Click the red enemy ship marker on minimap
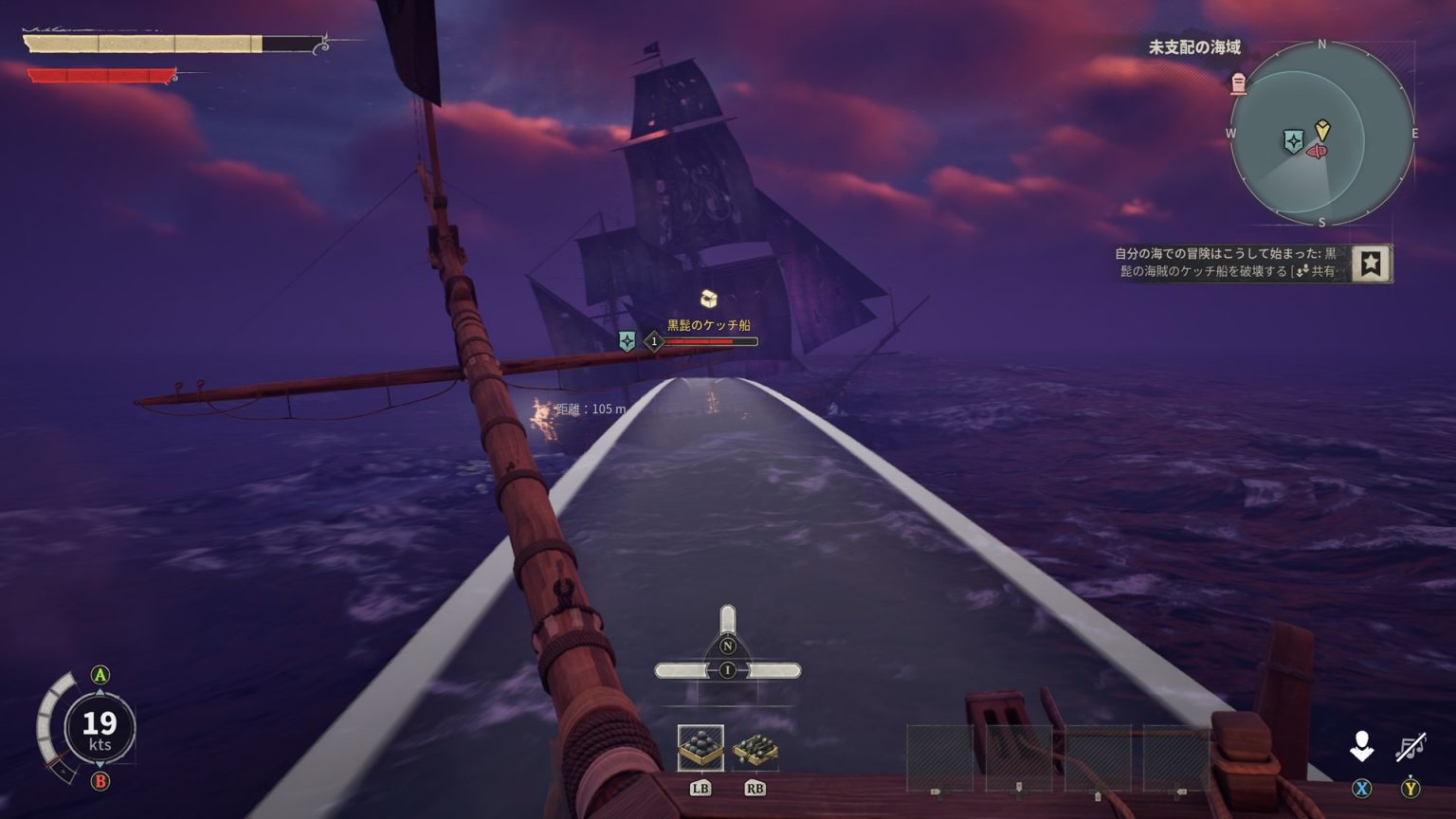Viewport: 1456px width, 819px height. tap(1317, 152)
